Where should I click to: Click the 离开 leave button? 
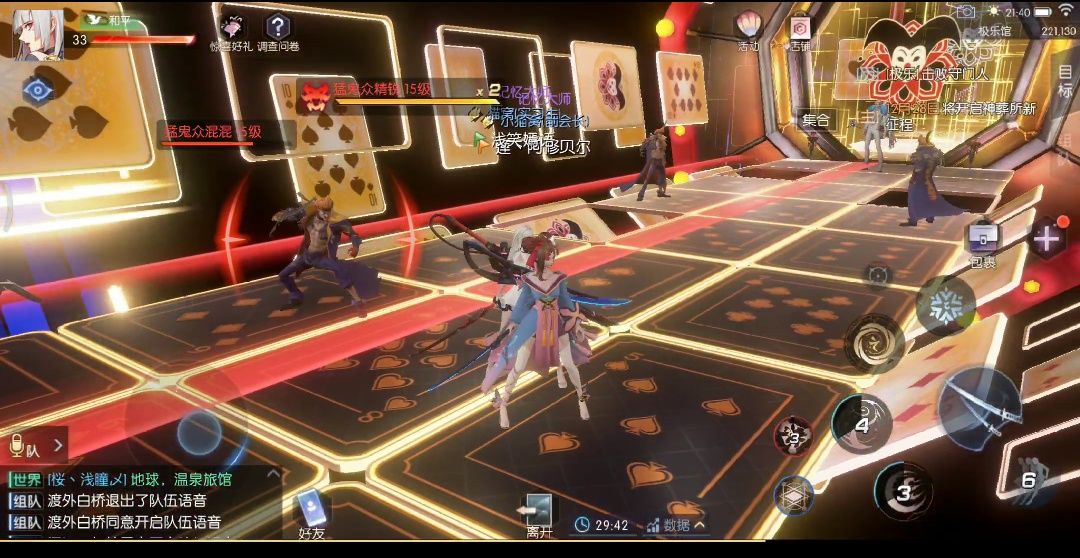click(x=539, y=515)
